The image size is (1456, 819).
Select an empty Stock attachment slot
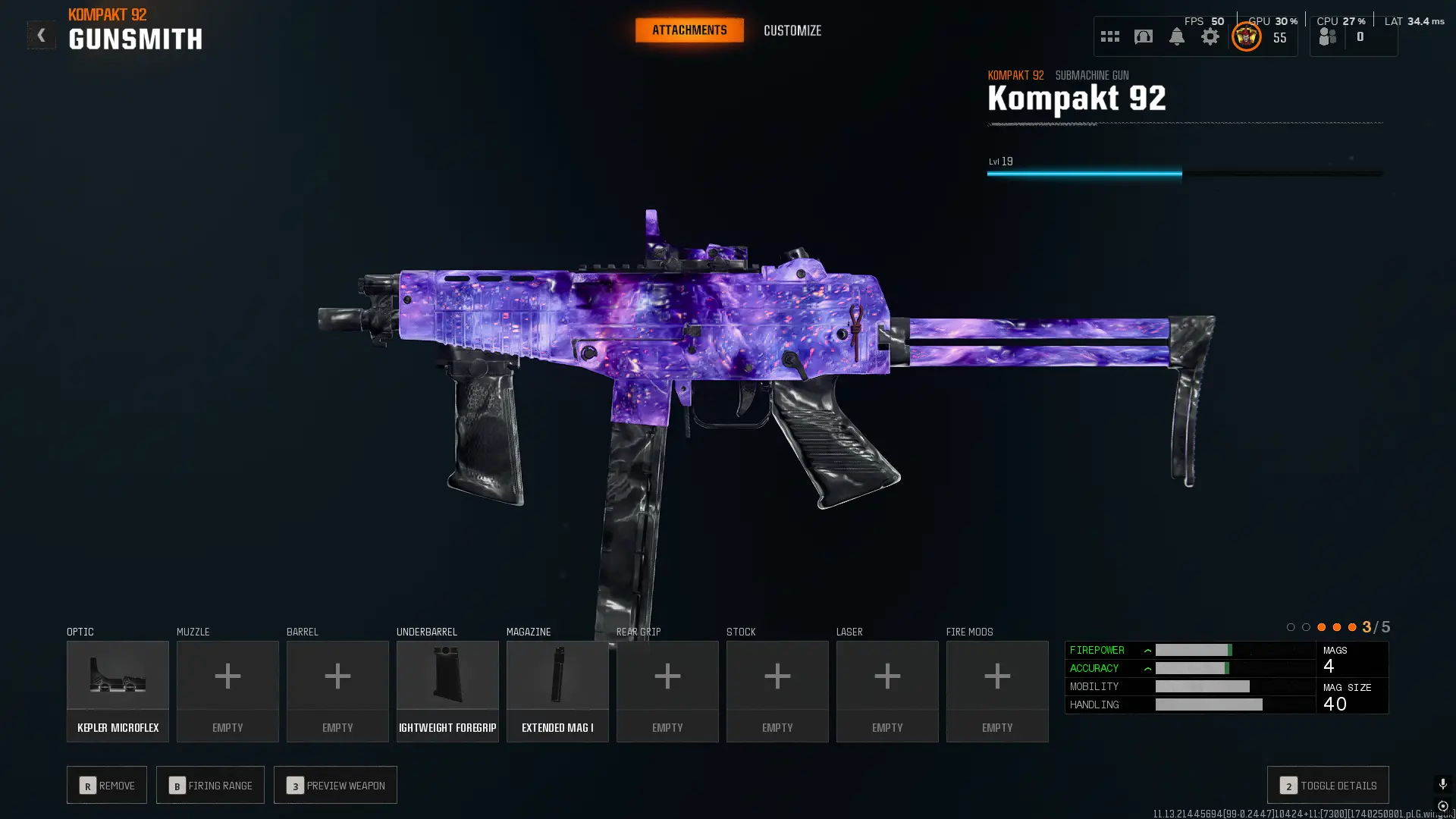[777, 690]
